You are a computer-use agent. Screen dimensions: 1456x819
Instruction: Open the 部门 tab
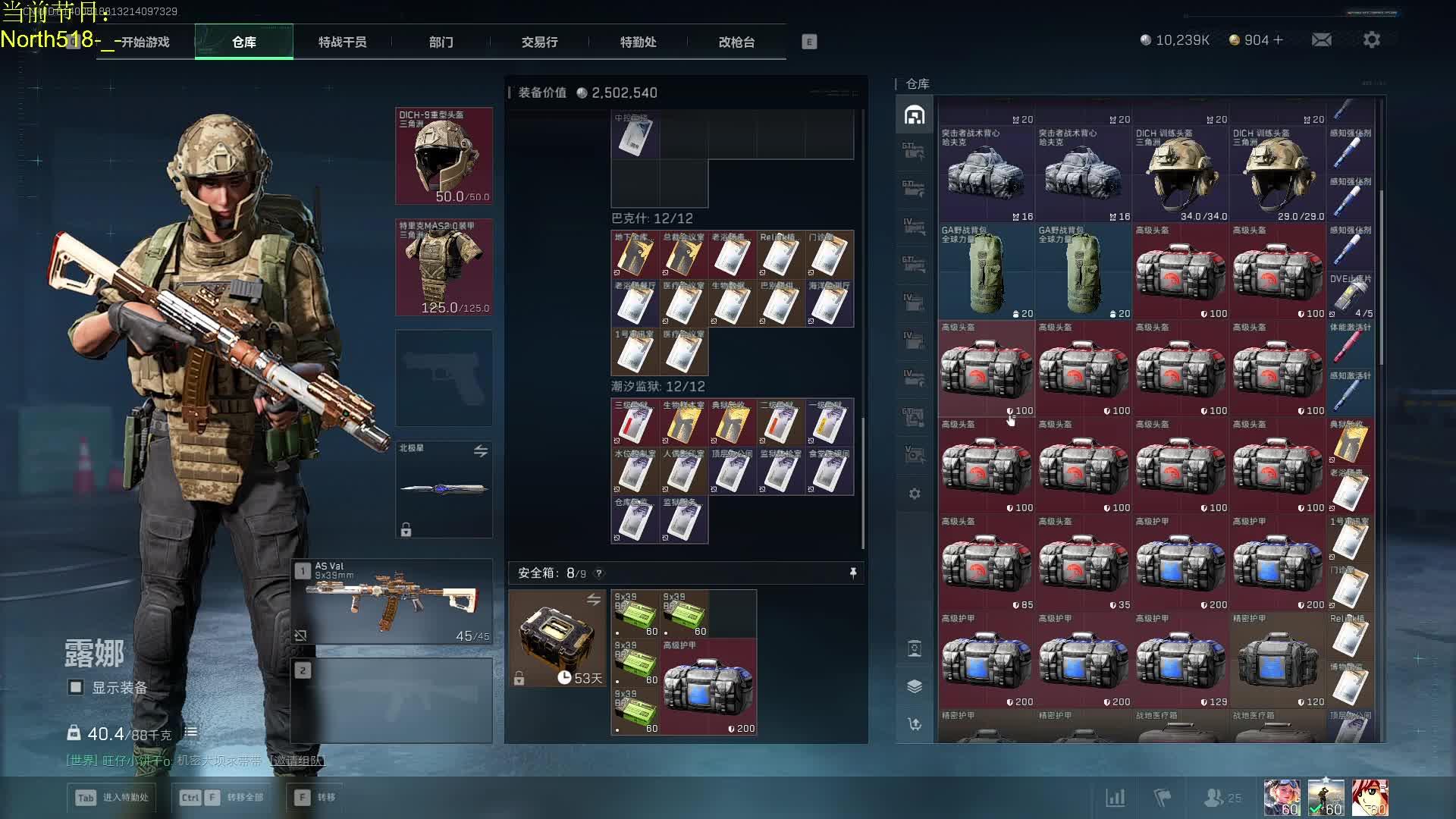coord(441,42)
